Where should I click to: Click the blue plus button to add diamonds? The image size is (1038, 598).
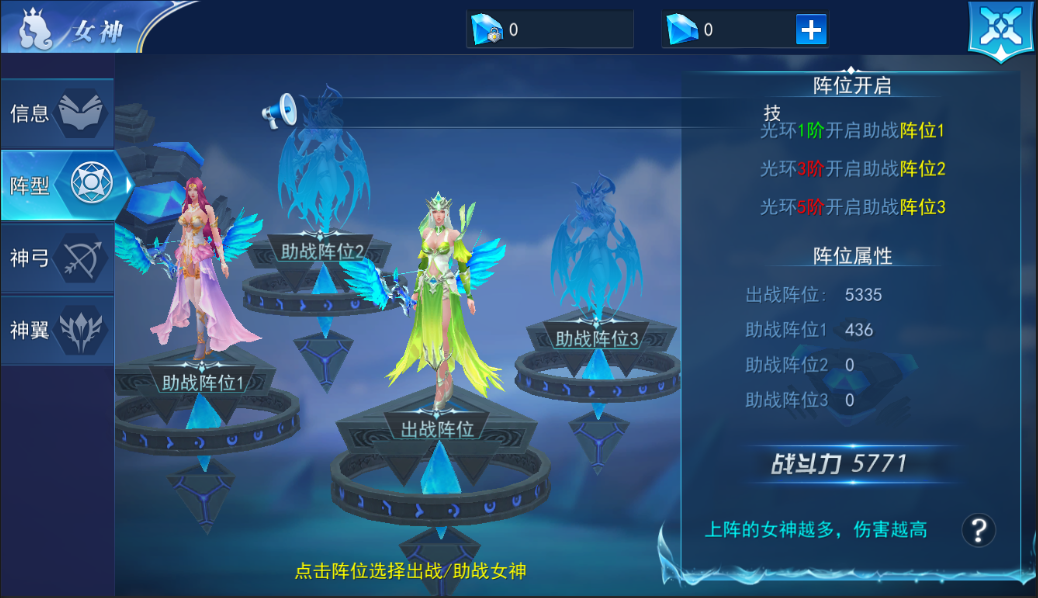[811, 30]
